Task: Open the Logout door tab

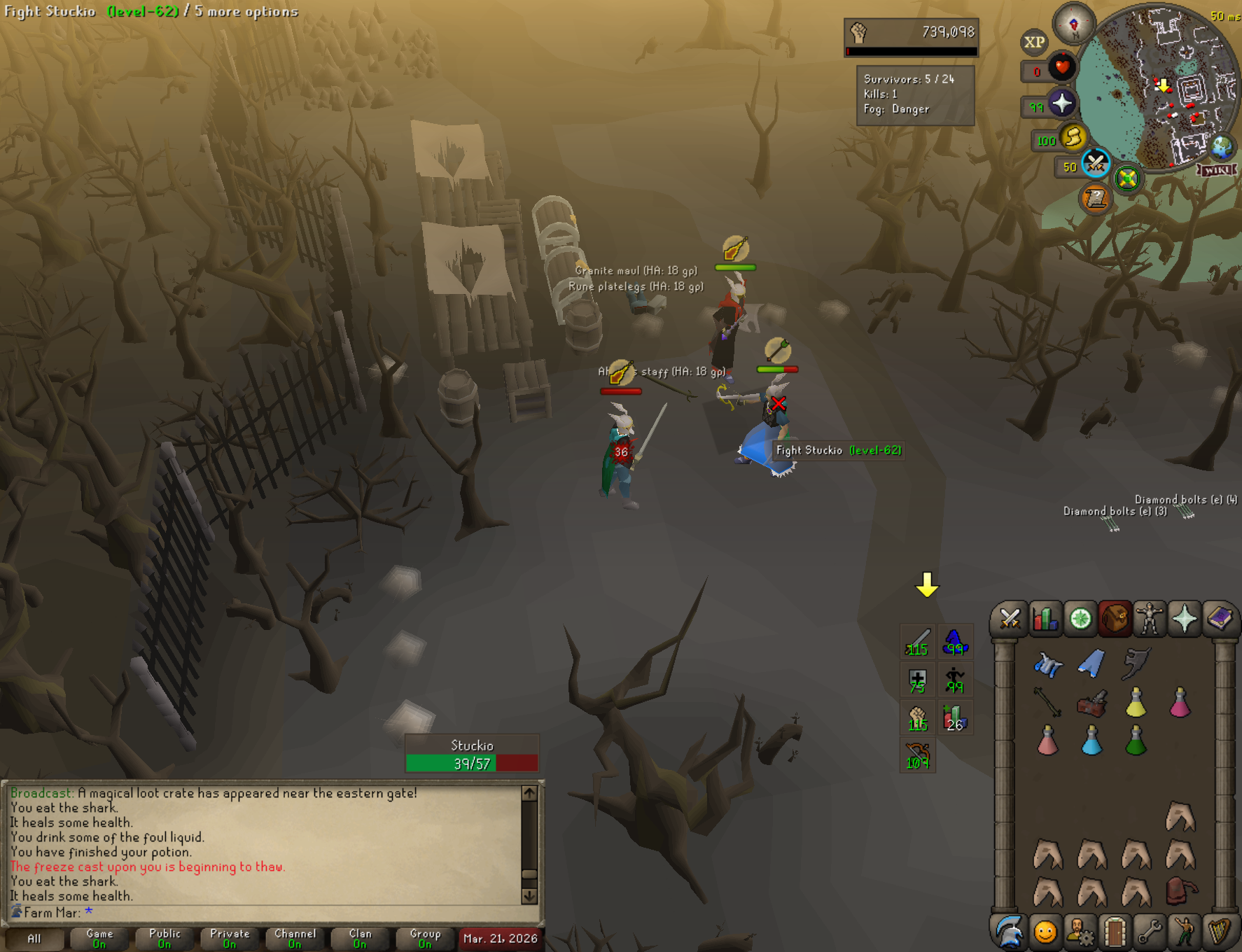Action: tap(1115, 932)
